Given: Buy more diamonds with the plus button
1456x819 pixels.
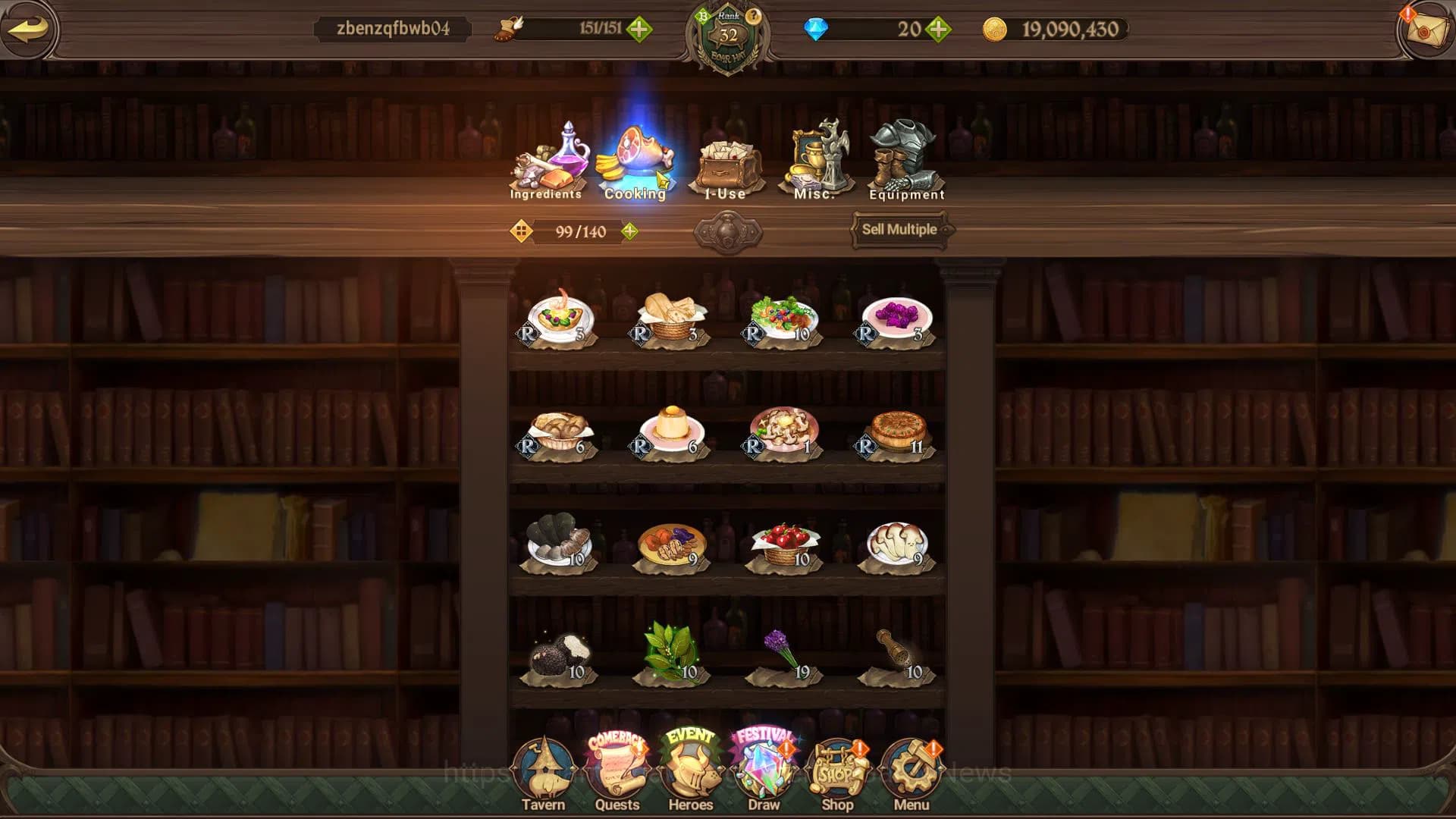Looking at the screenshot, I should click(939, 30).
